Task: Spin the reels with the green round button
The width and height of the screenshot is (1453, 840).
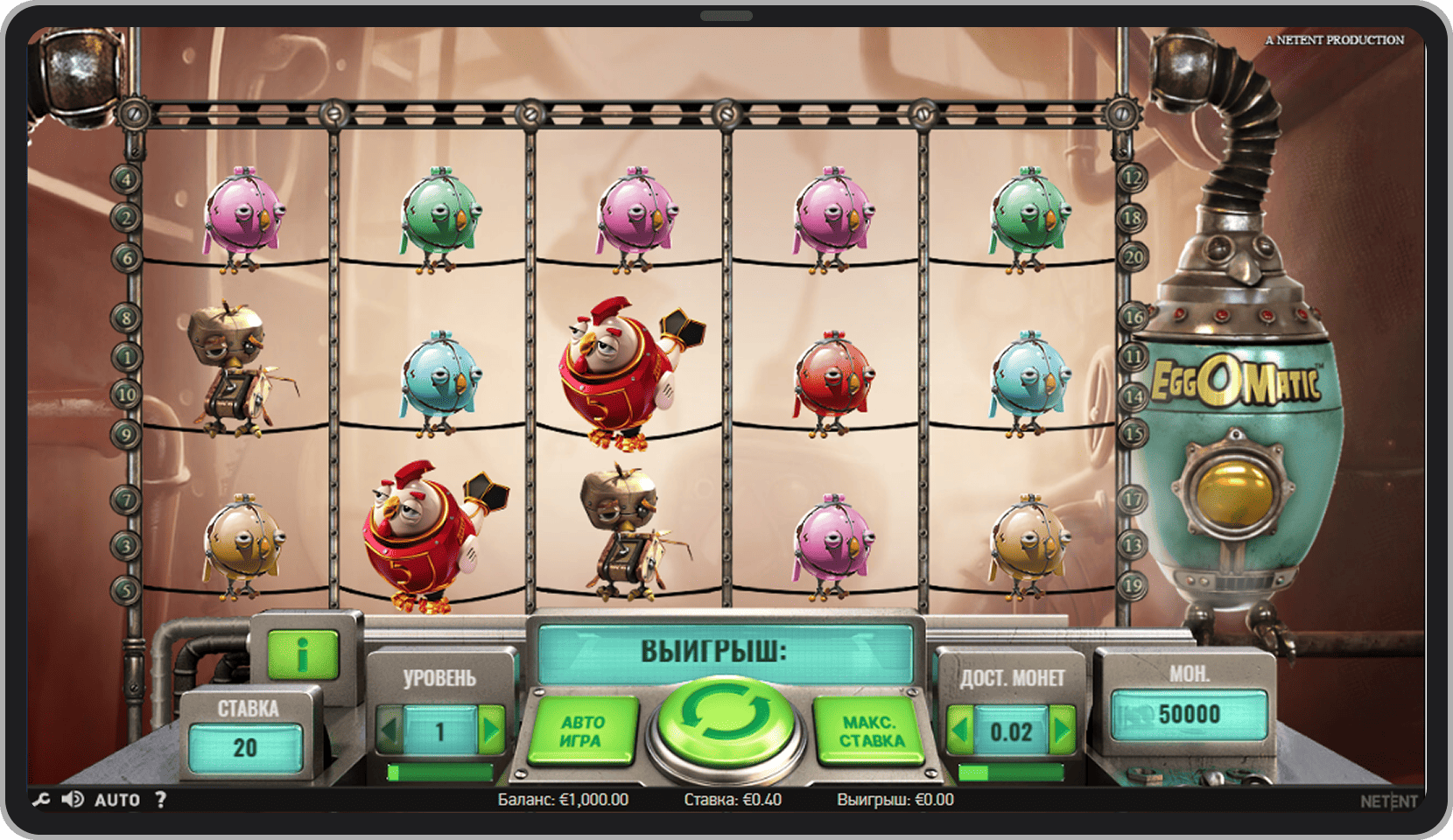Action: point(725,720)
